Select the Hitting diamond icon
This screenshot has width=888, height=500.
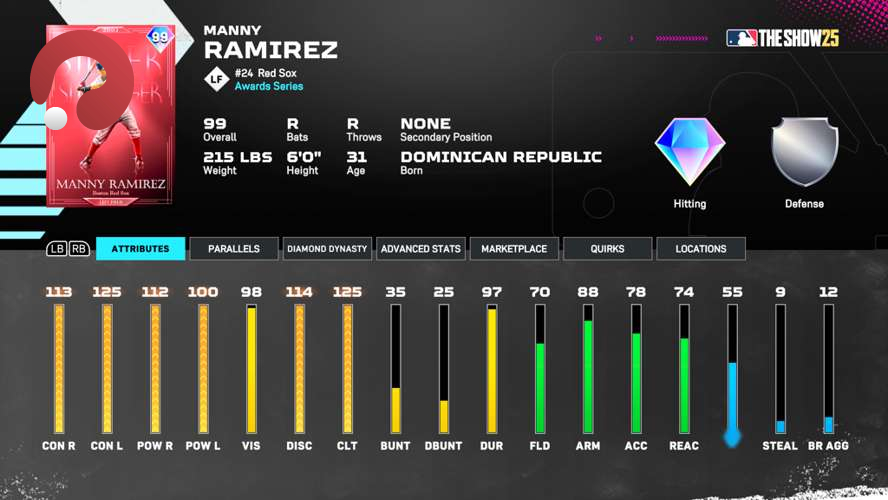pyautogui.click(x=689, y=152)
